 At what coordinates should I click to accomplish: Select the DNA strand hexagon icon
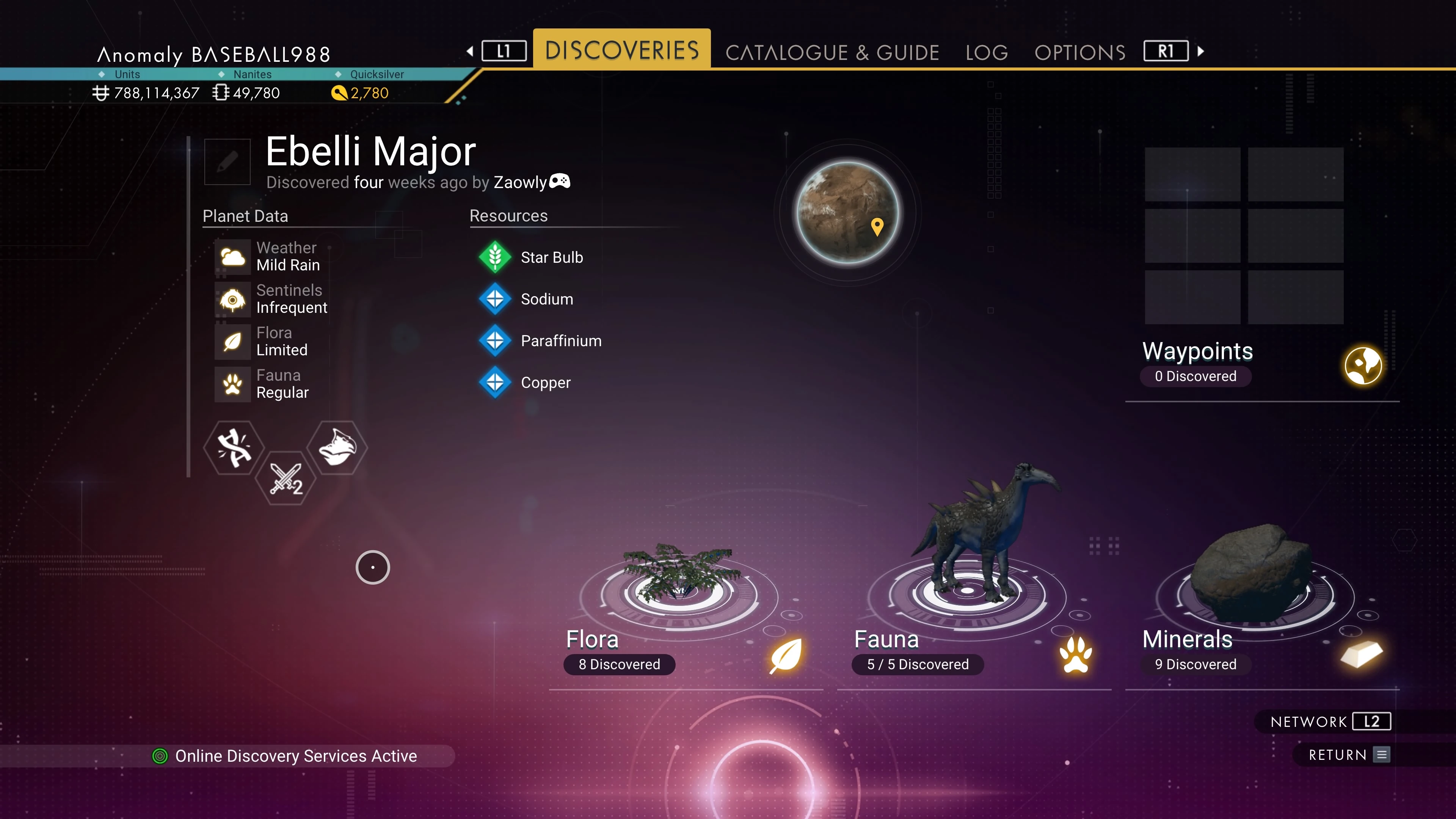click(x=234, y=448)
